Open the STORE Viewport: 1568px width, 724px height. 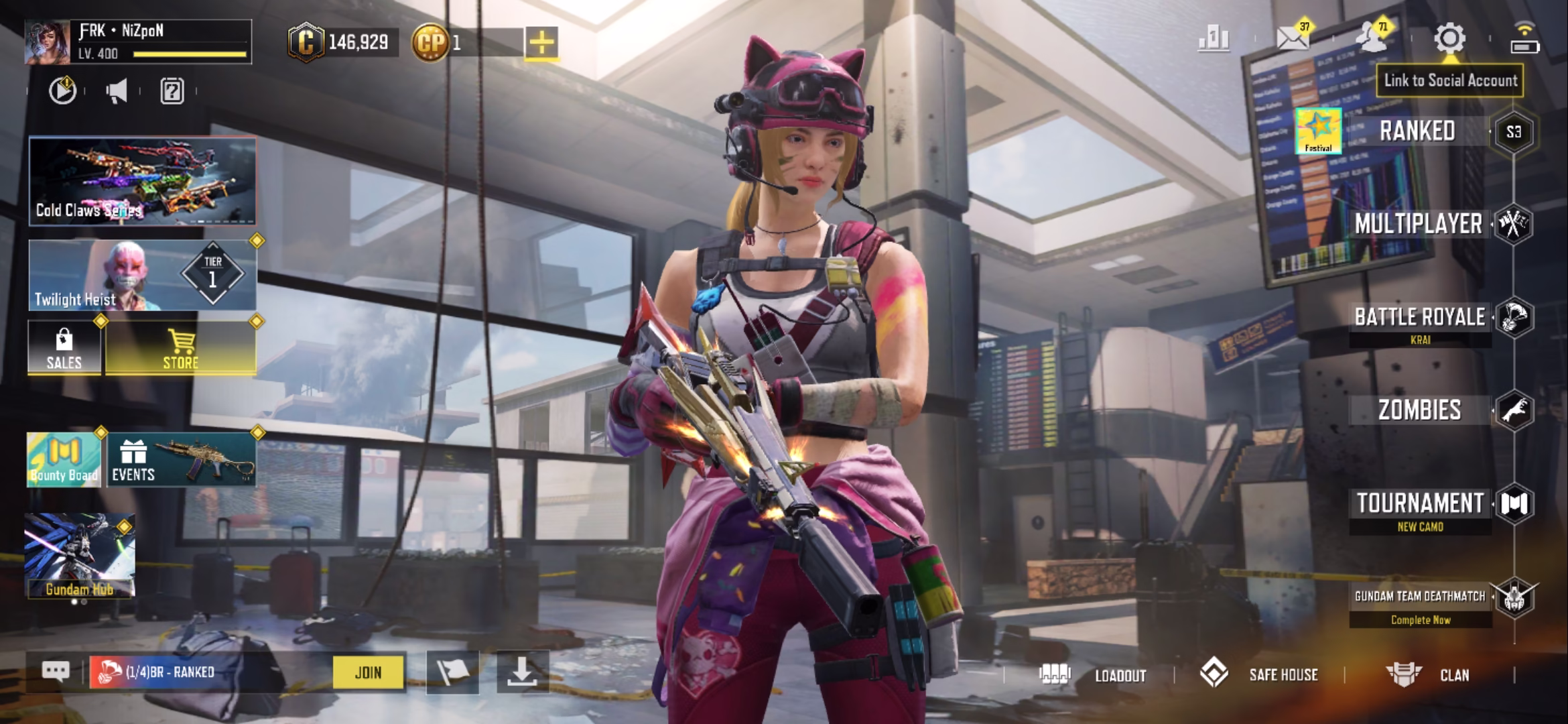[x=180, y=349]
